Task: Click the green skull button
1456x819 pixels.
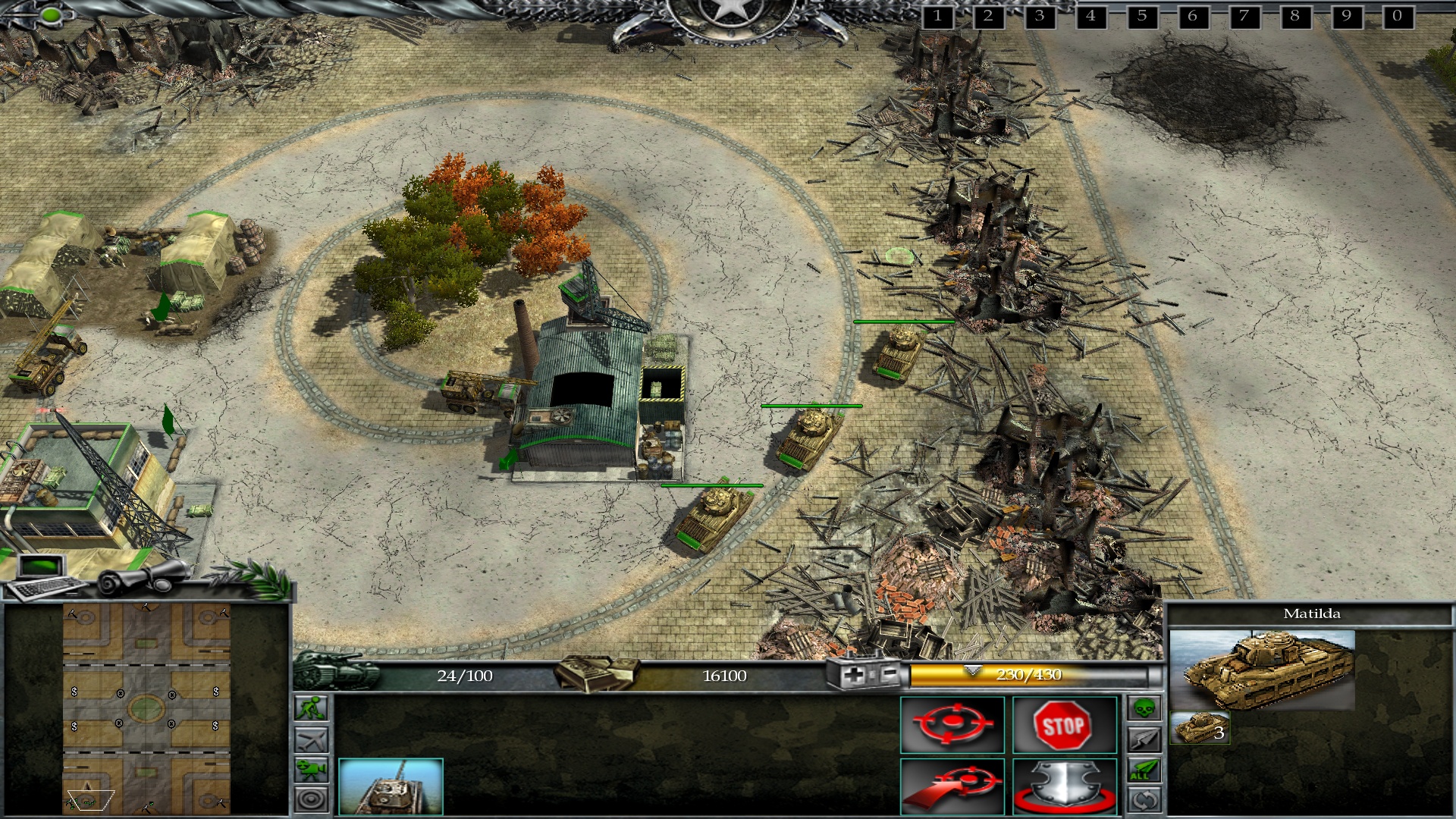Action: click(1144, 709)
